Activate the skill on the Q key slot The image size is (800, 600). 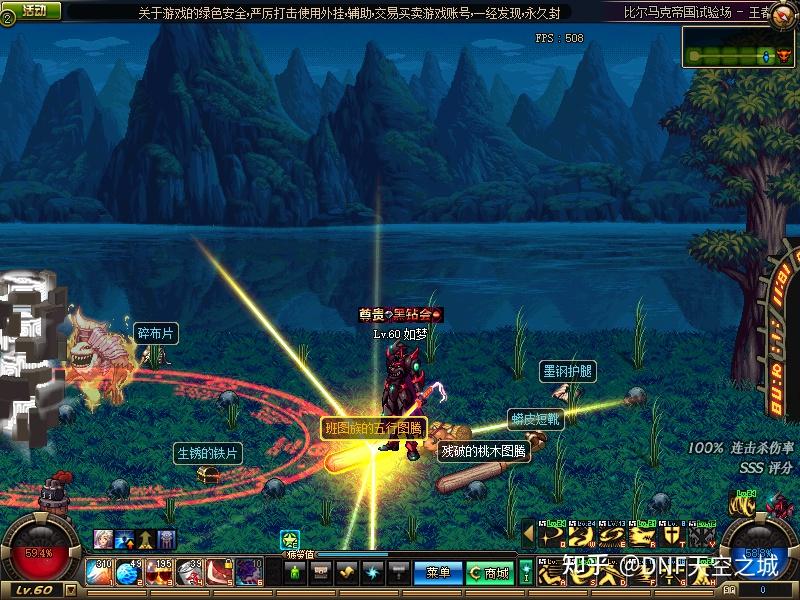tap(551, 536)
